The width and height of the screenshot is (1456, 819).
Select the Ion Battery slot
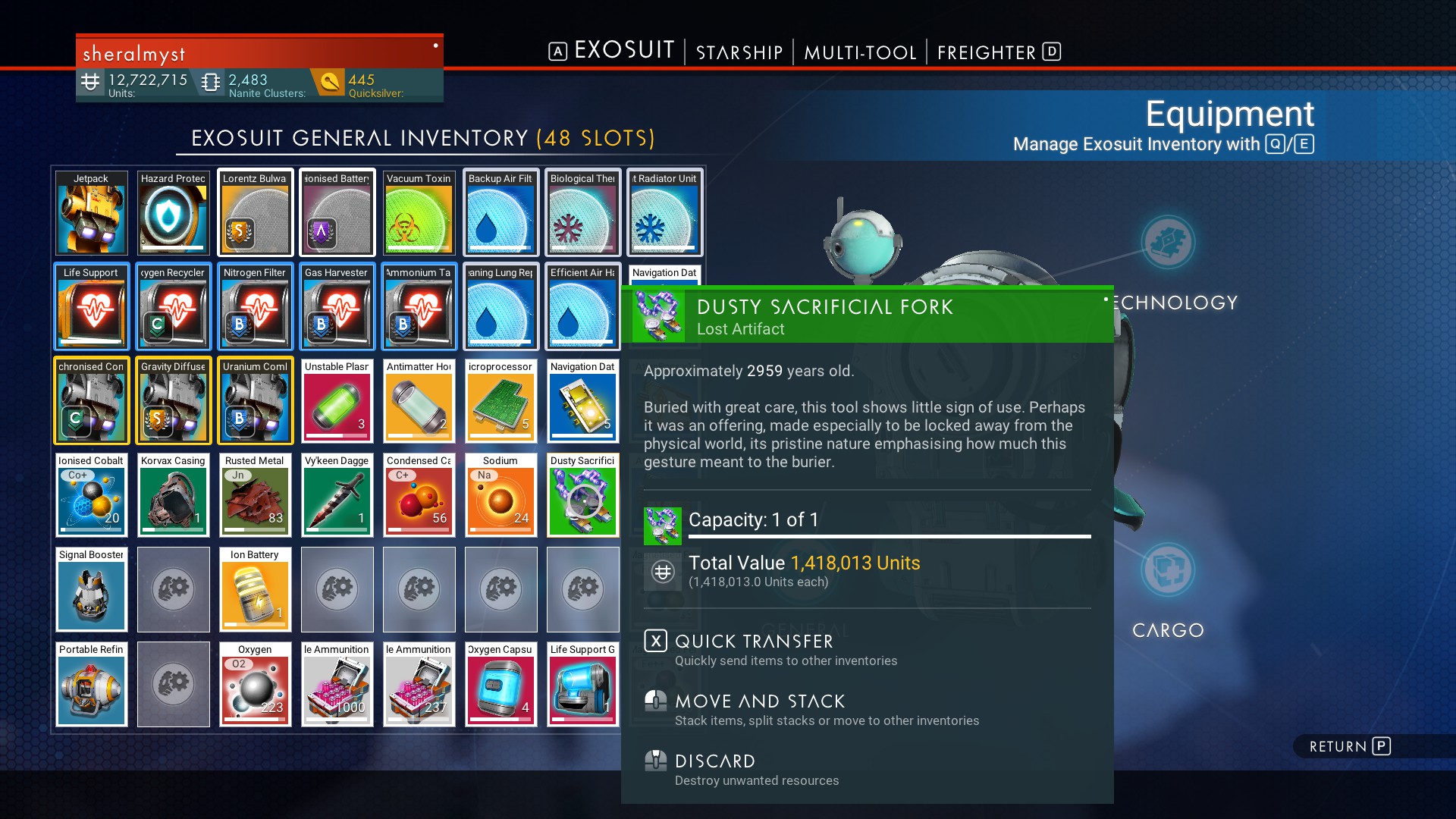point(255,589)
